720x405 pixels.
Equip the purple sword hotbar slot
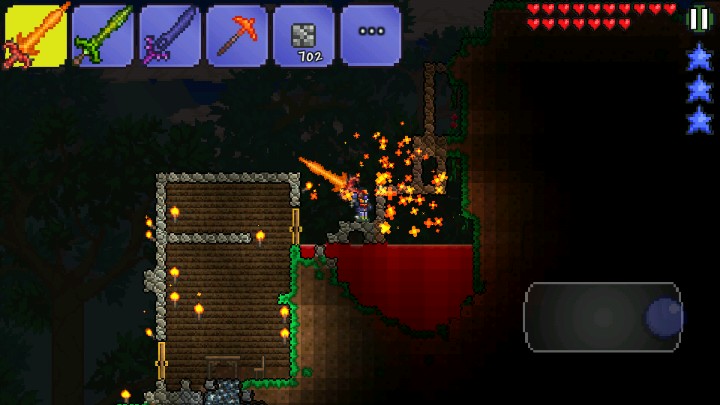tap(170, 35)
